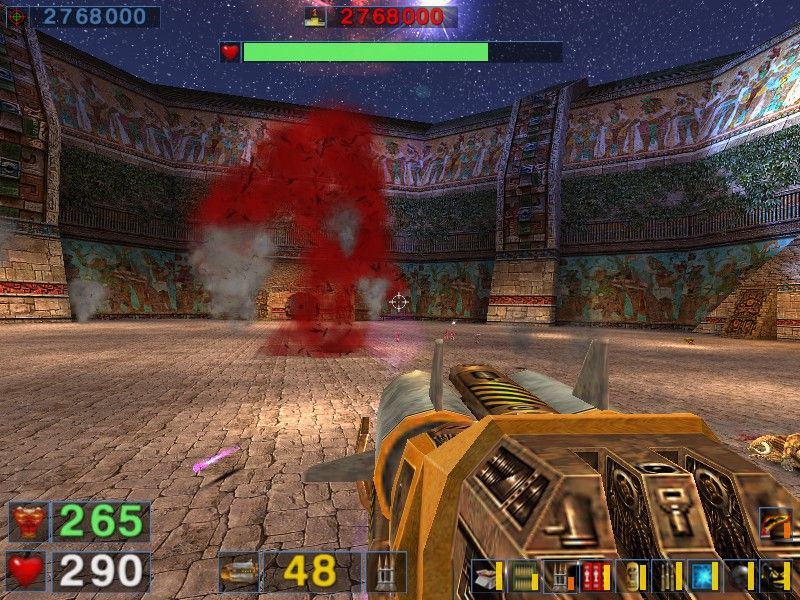Select the blue electricity ammo slot

point(702,577)
